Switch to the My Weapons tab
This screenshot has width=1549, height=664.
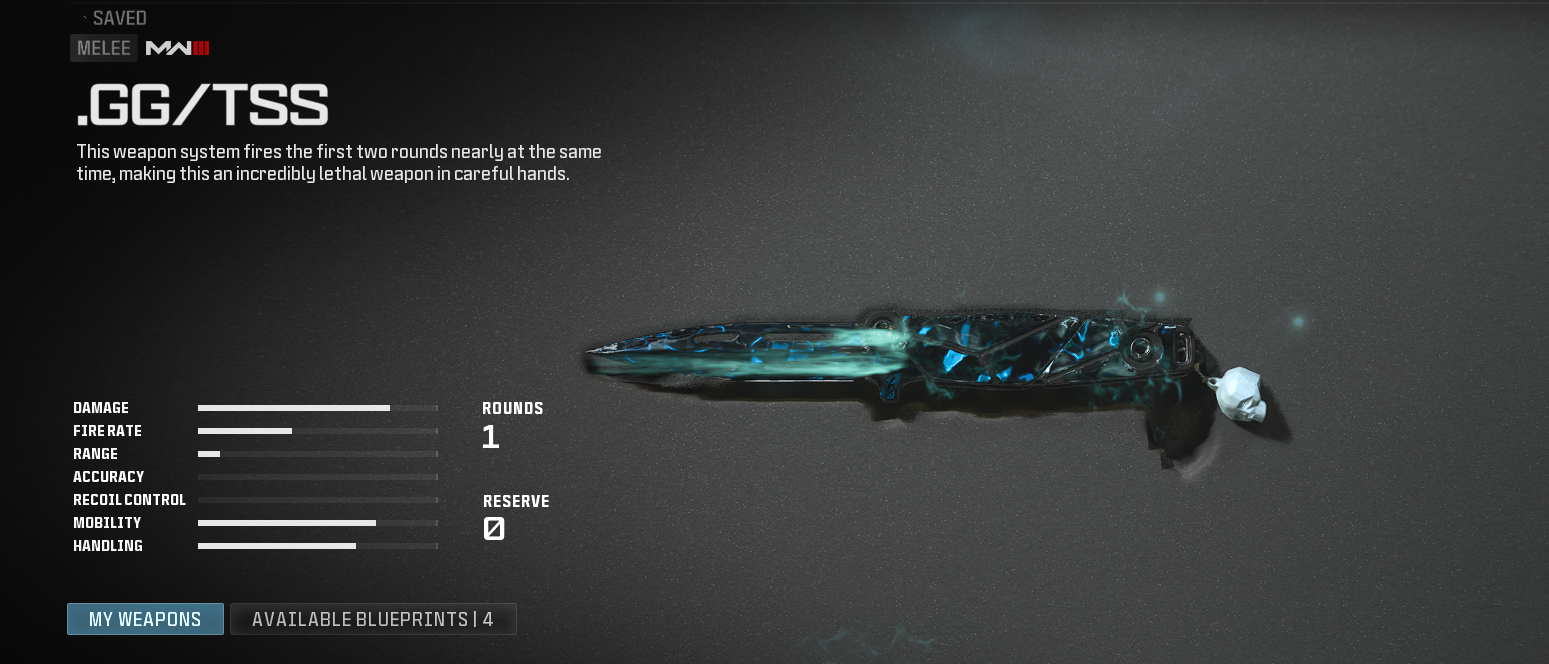point(145,619)
